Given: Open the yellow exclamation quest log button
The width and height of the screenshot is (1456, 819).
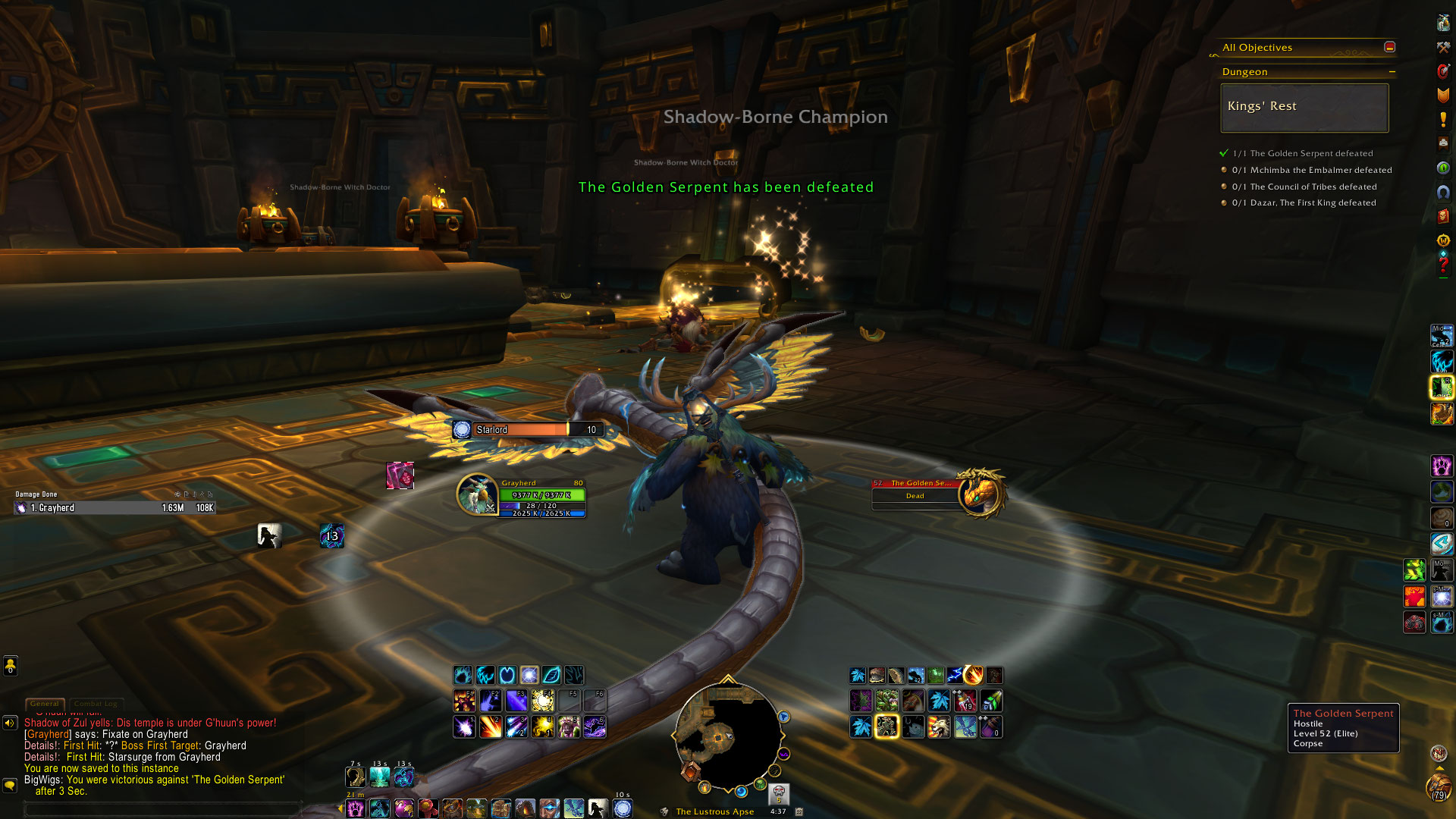Looking at the screenshot, I should click(x=1443, y=119).
